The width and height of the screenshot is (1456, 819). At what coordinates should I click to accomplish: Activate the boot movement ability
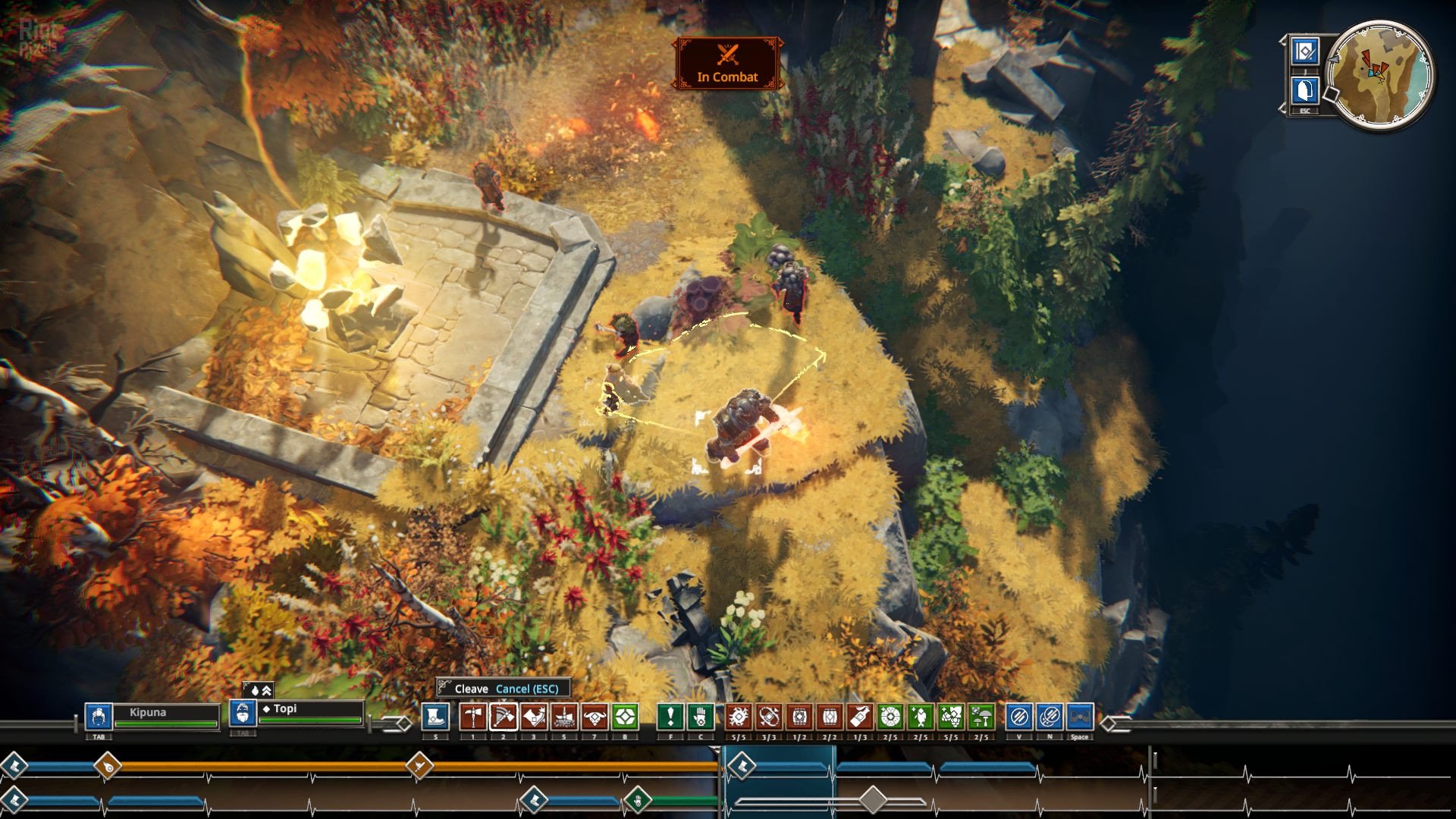(x=435, y=717)
